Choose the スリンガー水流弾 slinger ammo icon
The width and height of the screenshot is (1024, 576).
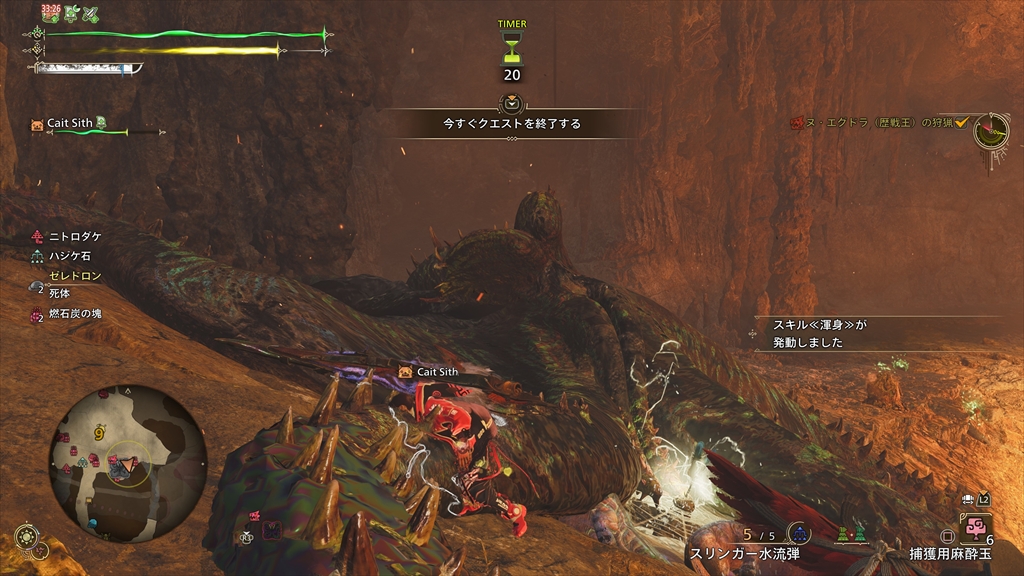[799, 533]
